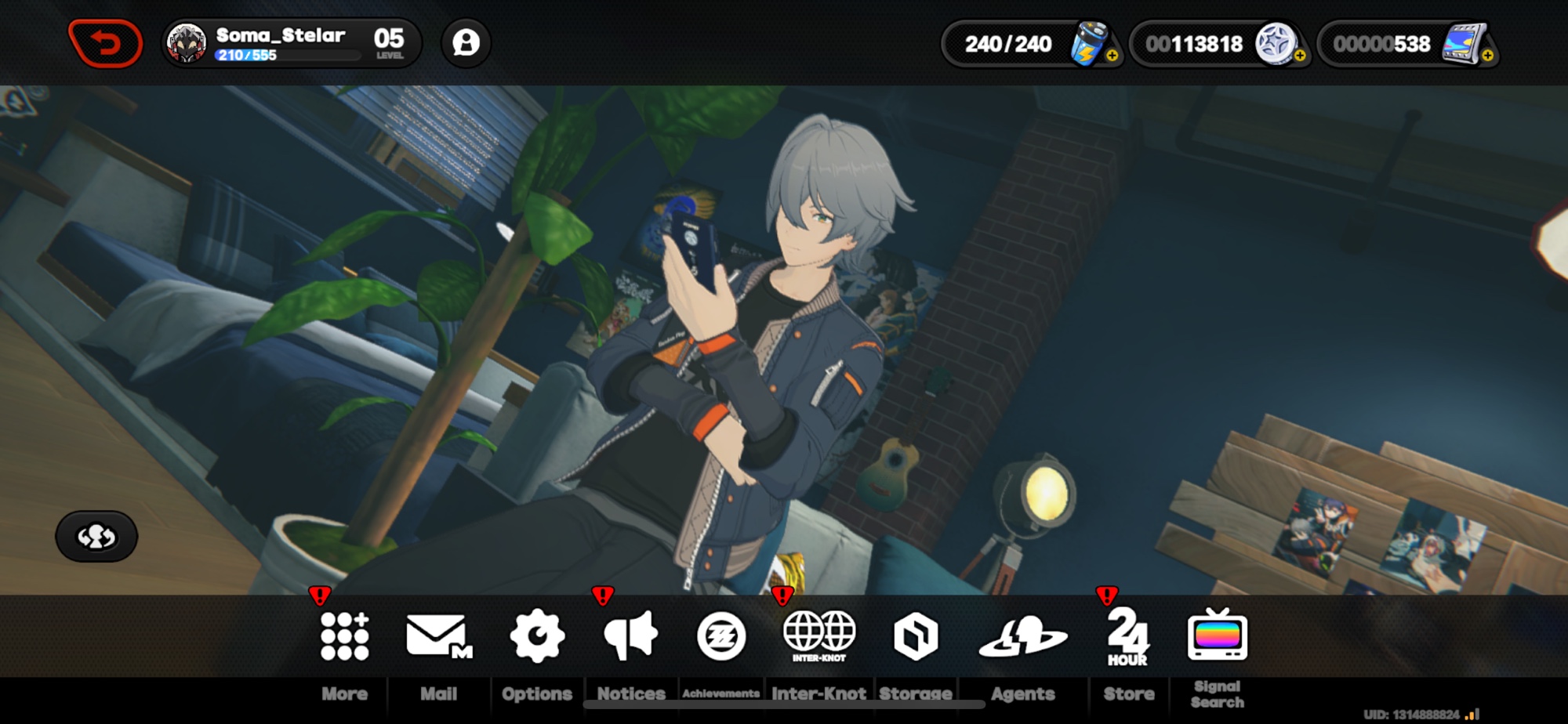Launch the Inter-Knot globe icon

819,635
